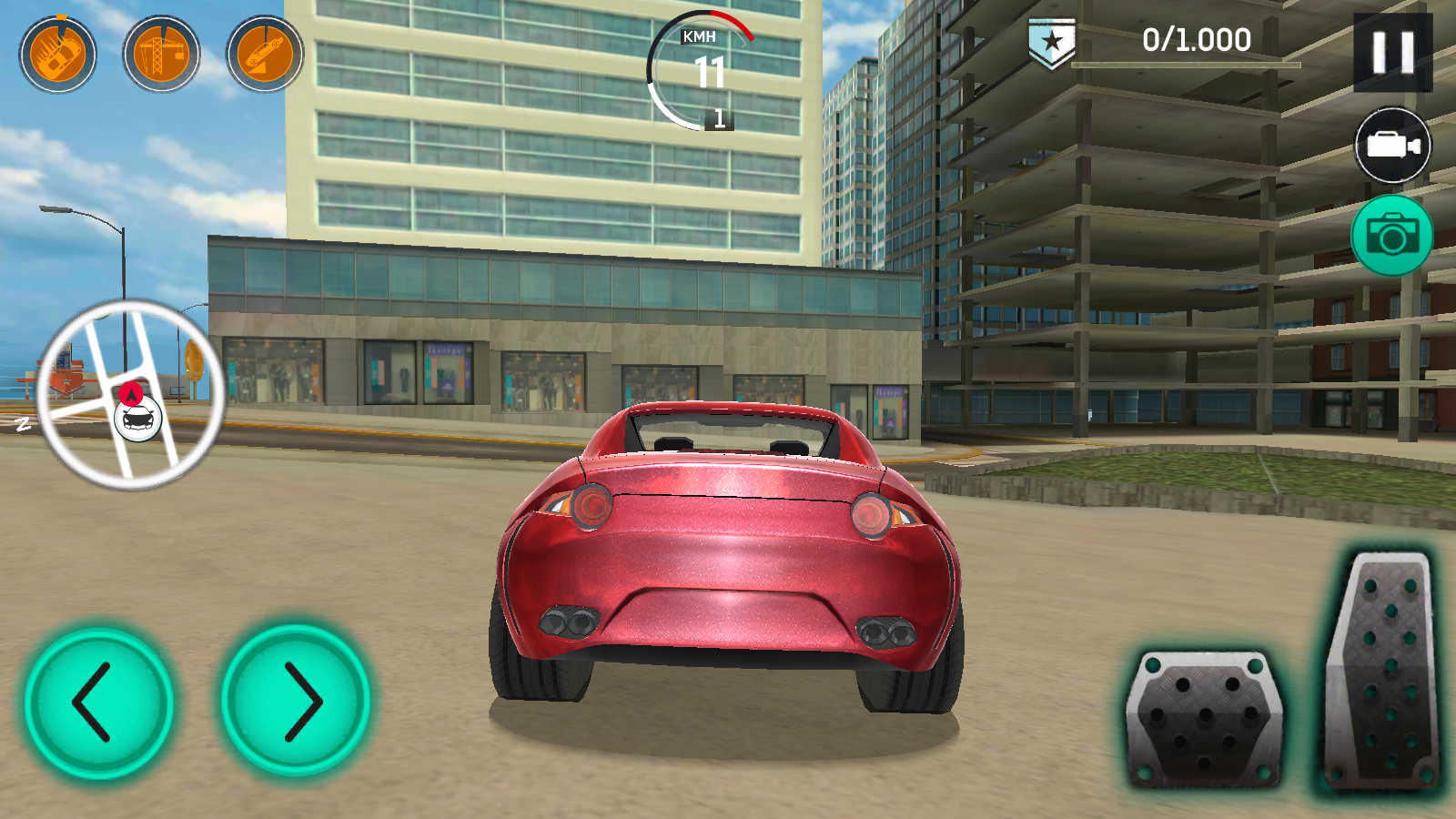Tap the accelerator gas pedal
The image size is (1456, 819).
[x=1381, y=673]
